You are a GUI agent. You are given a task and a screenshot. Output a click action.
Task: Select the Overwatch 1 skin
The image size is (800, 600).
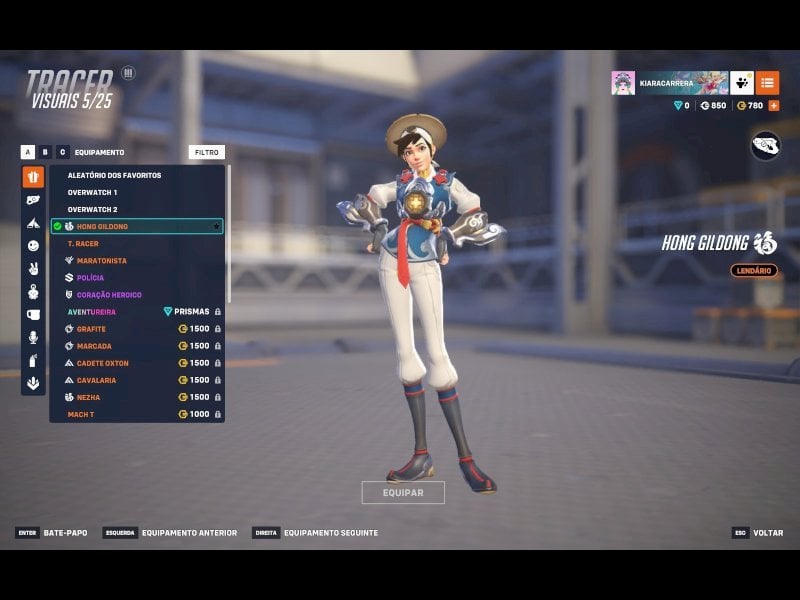point(92,192)
